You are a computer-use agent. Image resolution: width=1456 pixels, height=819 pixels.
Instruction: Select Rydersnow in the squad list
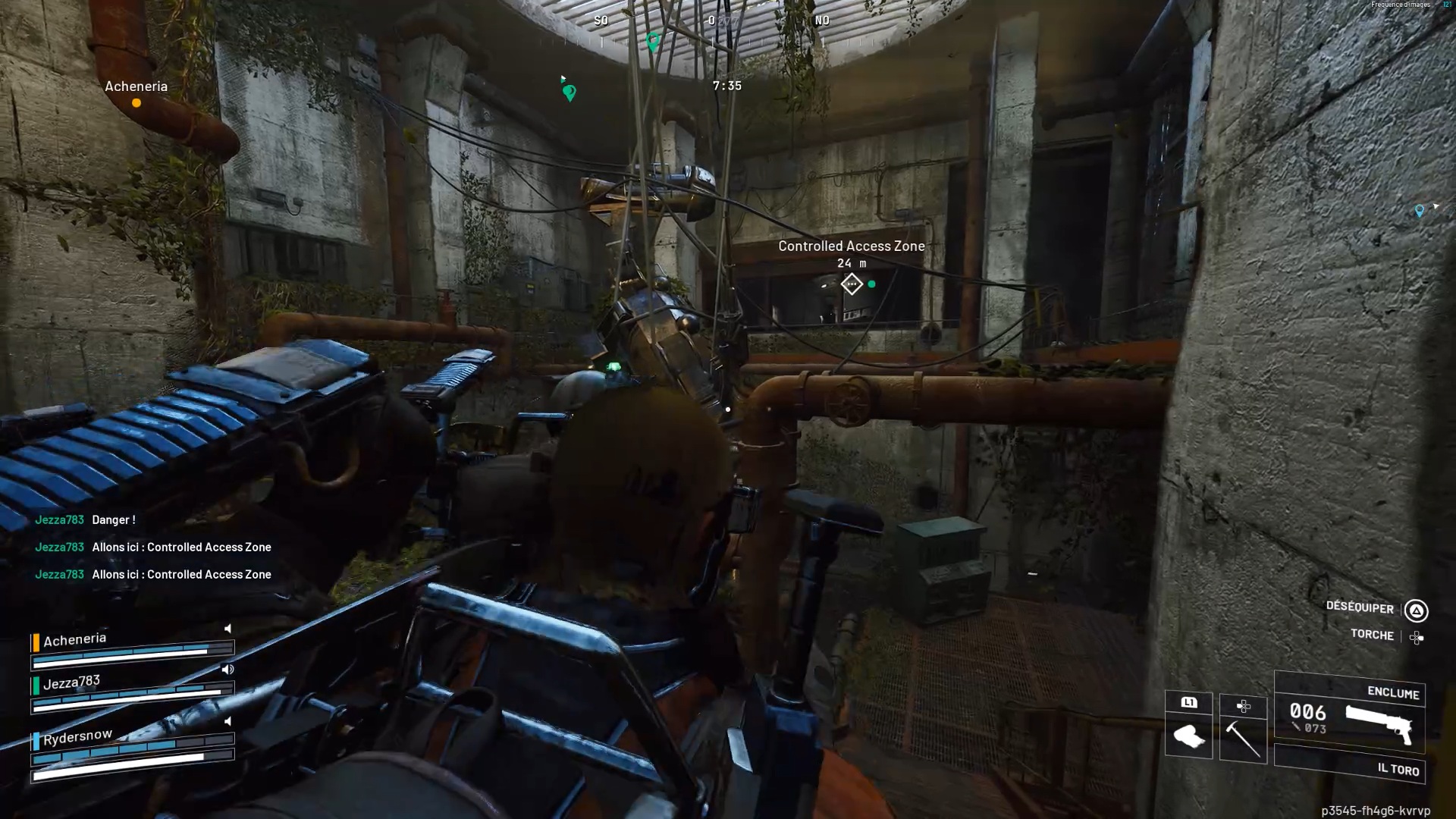[x=77, y=736]
